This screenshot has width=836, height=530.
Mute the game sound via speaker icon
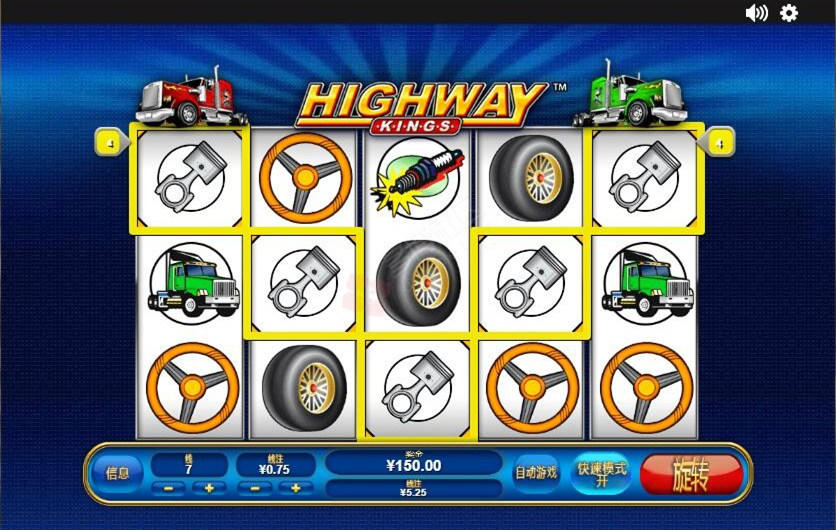[x=756, y=13]
